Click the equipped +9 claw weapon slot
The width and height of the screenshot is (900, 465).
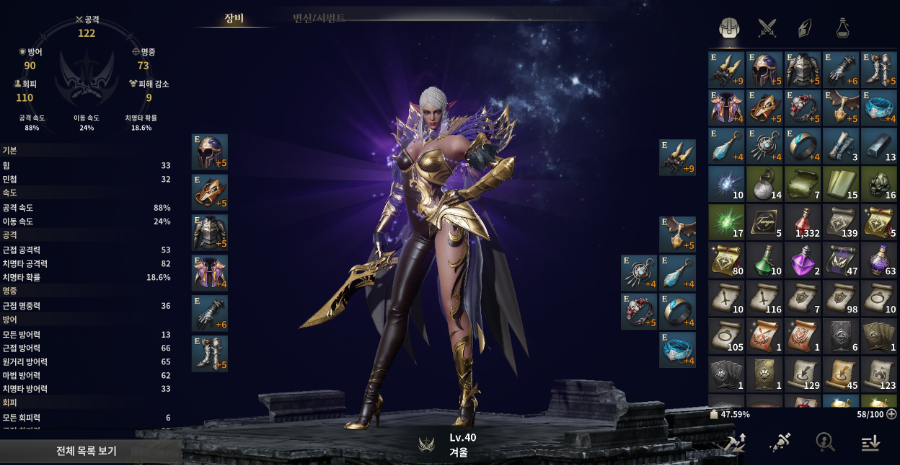coord(677,157)
